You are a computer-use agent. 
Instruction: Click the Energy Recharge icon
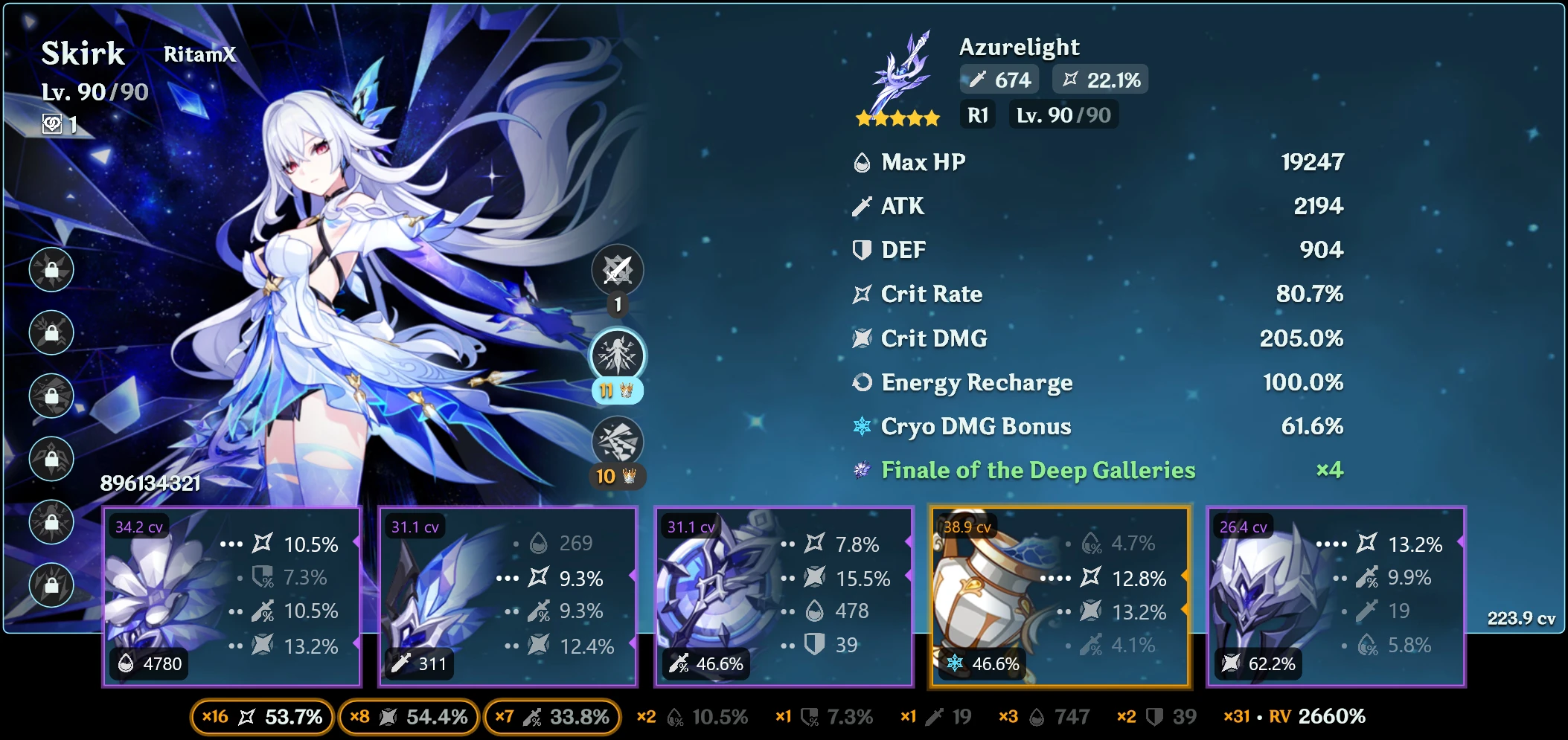coord(860,382)
